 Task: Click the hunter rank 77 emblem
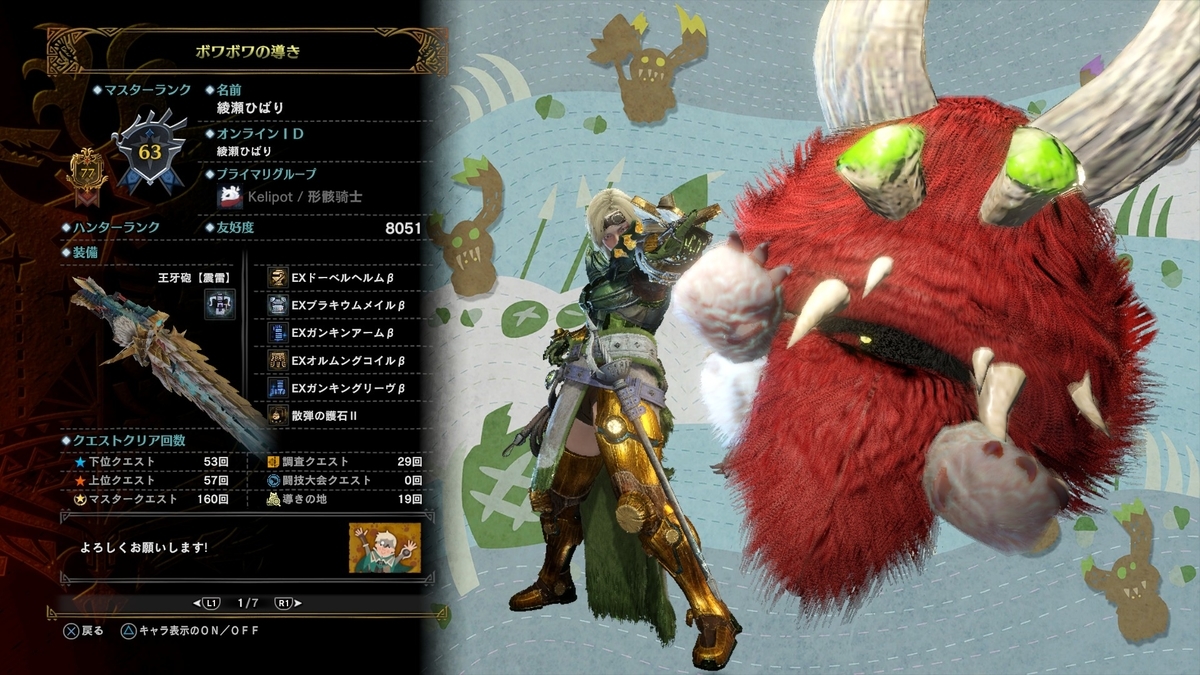(x=86, y=171)
